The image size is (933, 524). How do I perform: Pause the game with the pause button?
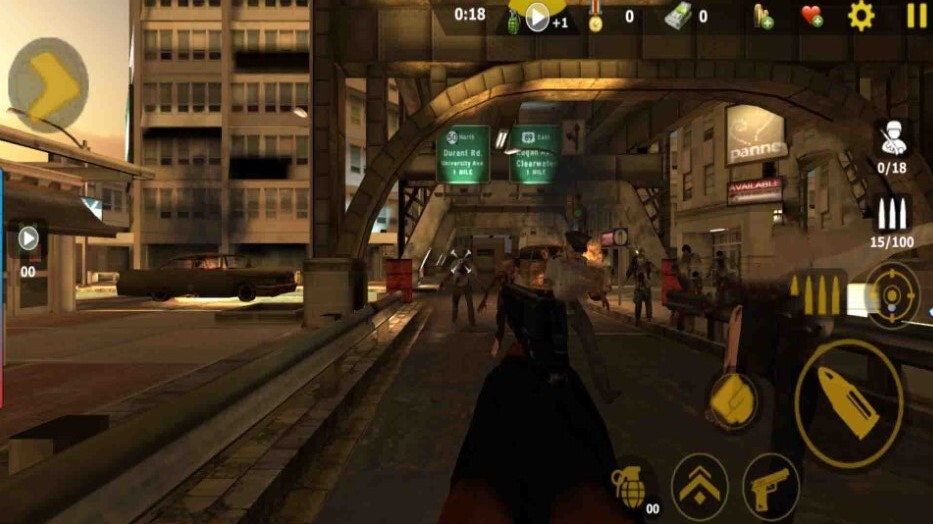pyautogui.click(x=916, y=15)
